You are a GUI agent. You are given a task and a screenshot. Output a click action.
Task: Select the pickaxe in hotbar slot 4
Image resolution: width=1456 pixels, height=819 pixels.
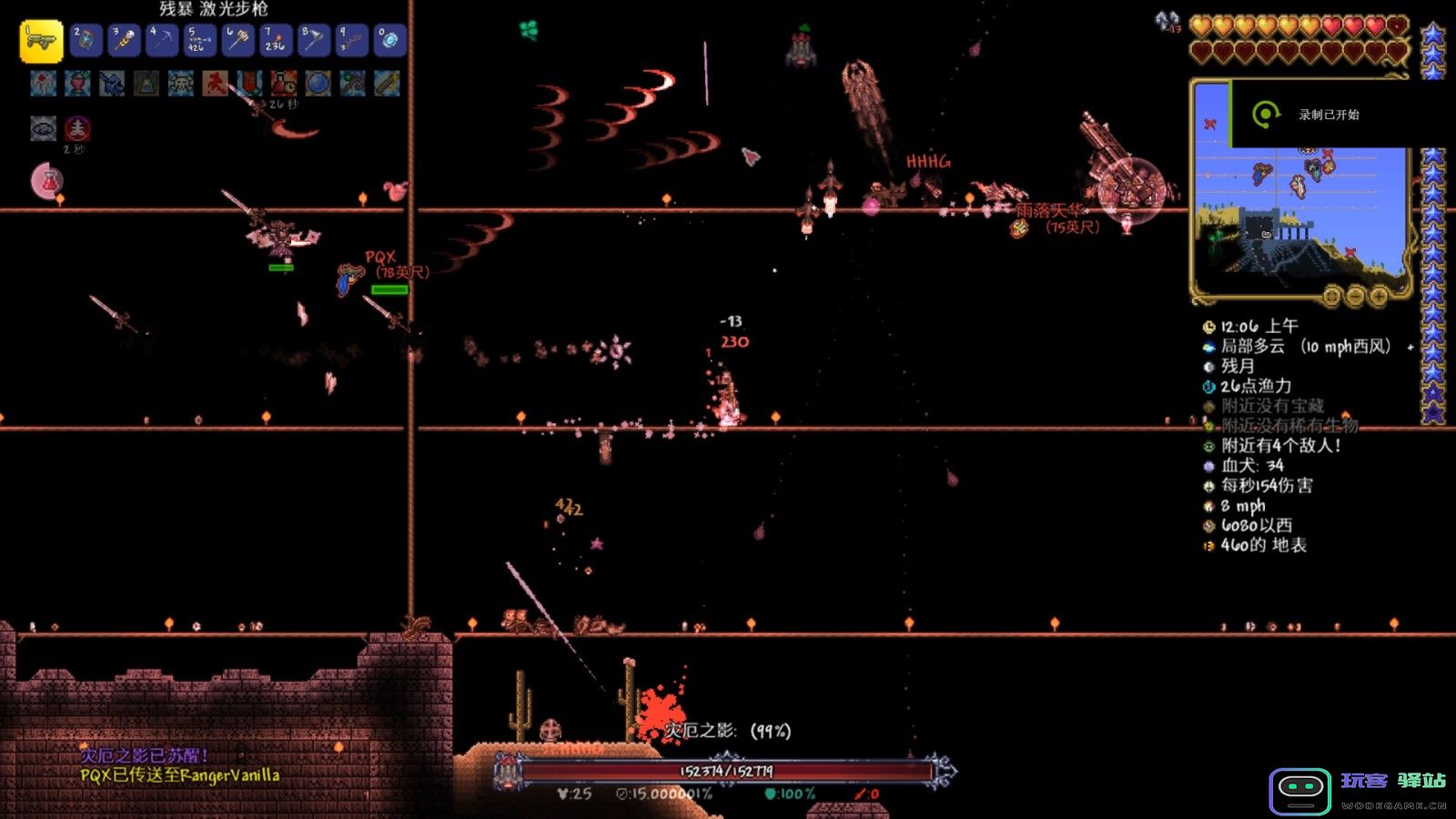tap(162, 41)
